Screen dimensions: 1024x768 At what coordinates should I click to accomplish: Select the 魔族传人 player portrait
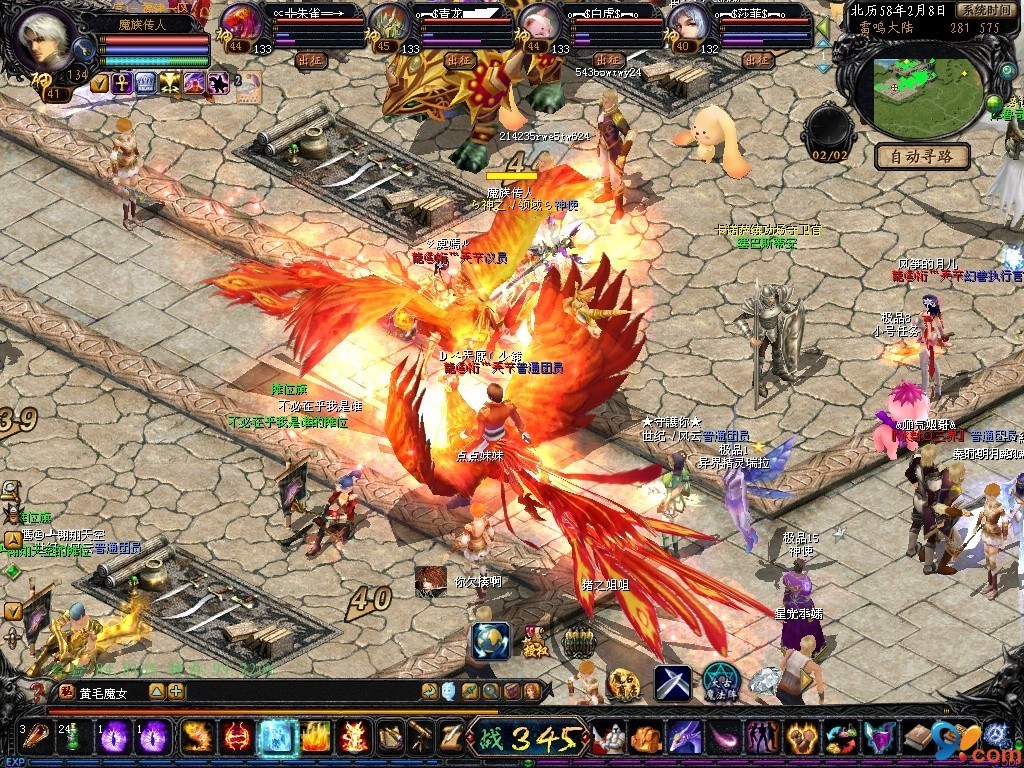tap(44, 40)
